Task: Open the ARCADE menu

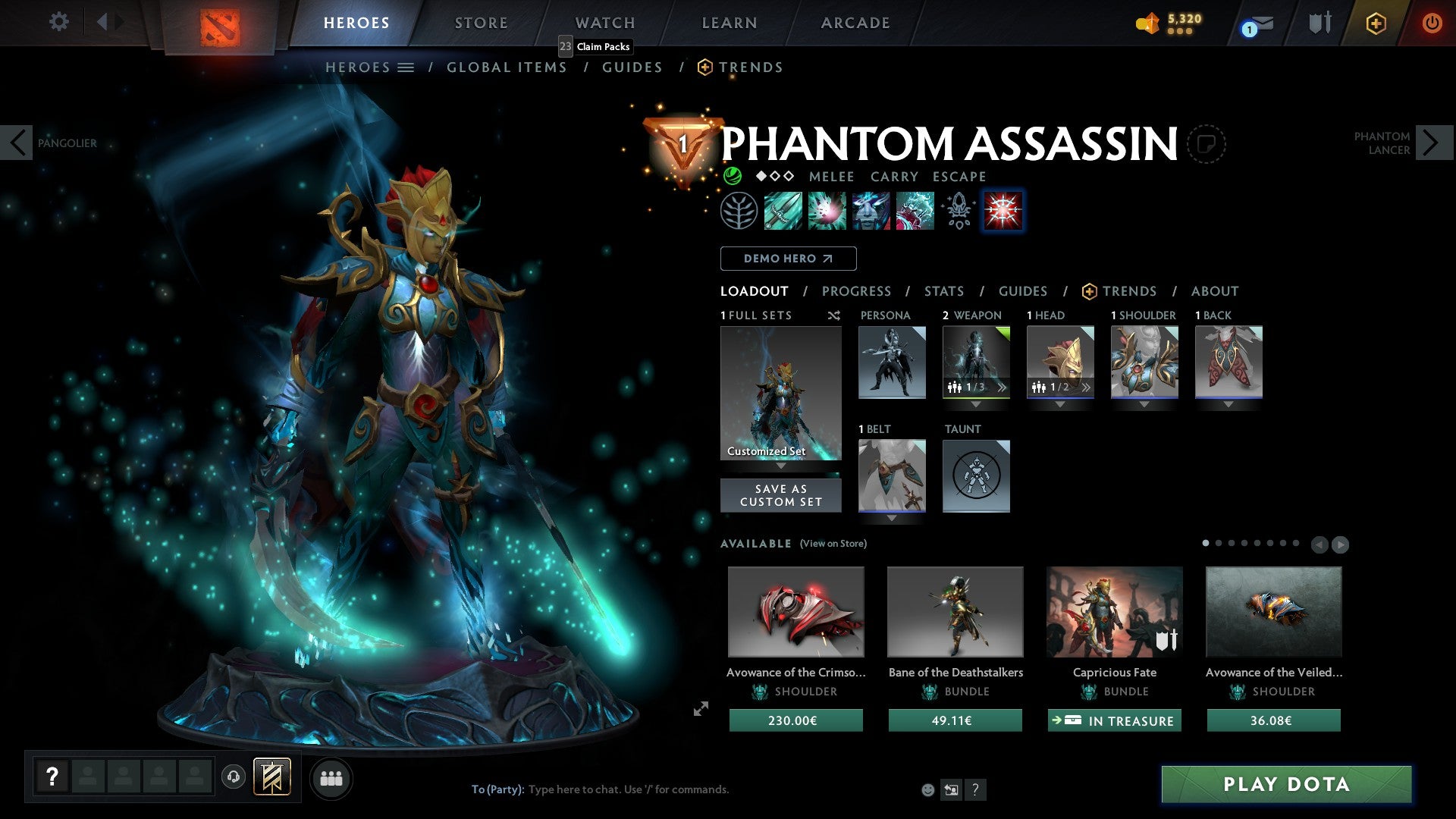Action: pyautogui.click(x=855, y=23)
